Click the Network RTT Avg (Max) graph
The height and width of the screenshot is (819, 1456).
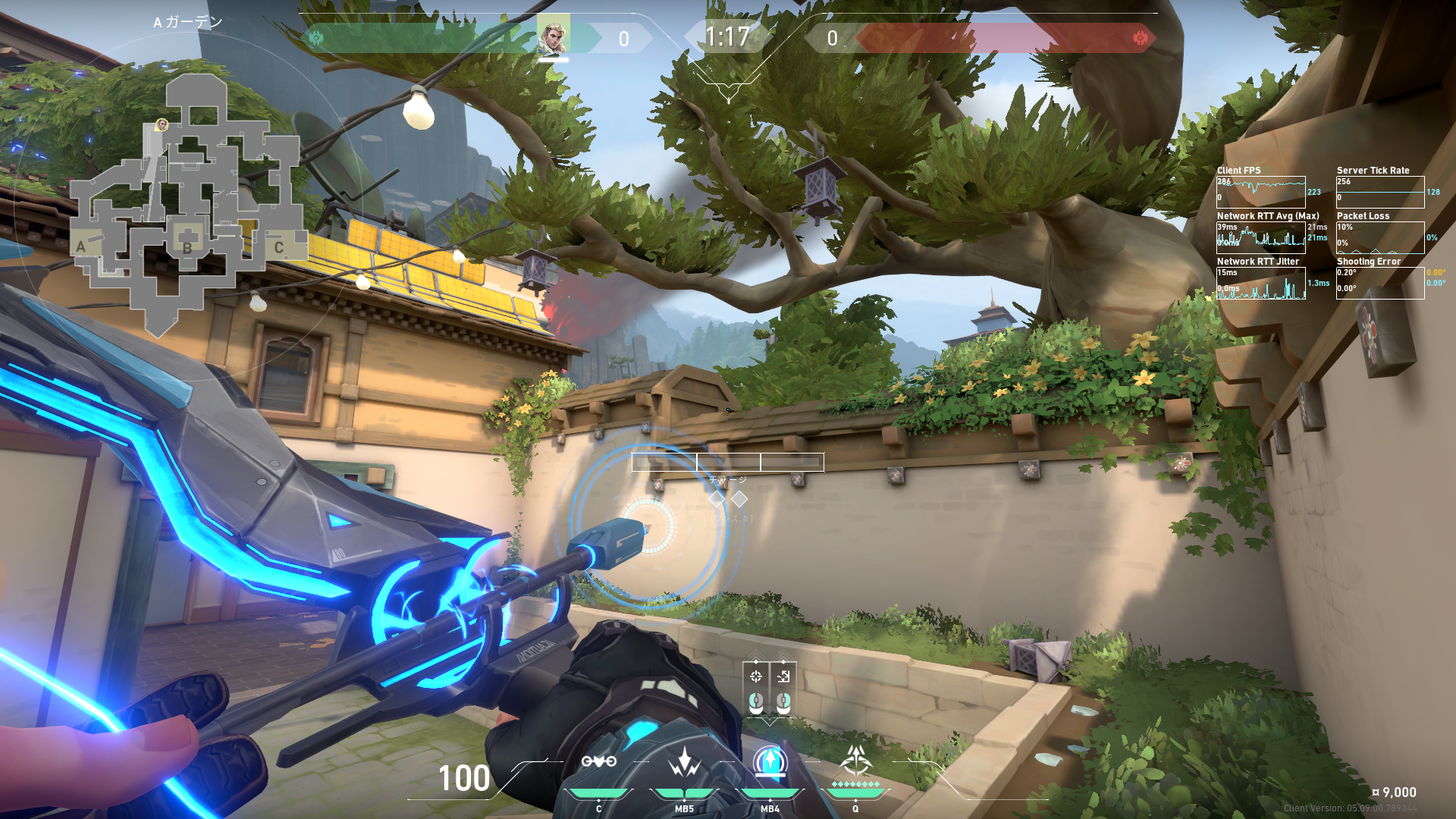(1260, 237)
